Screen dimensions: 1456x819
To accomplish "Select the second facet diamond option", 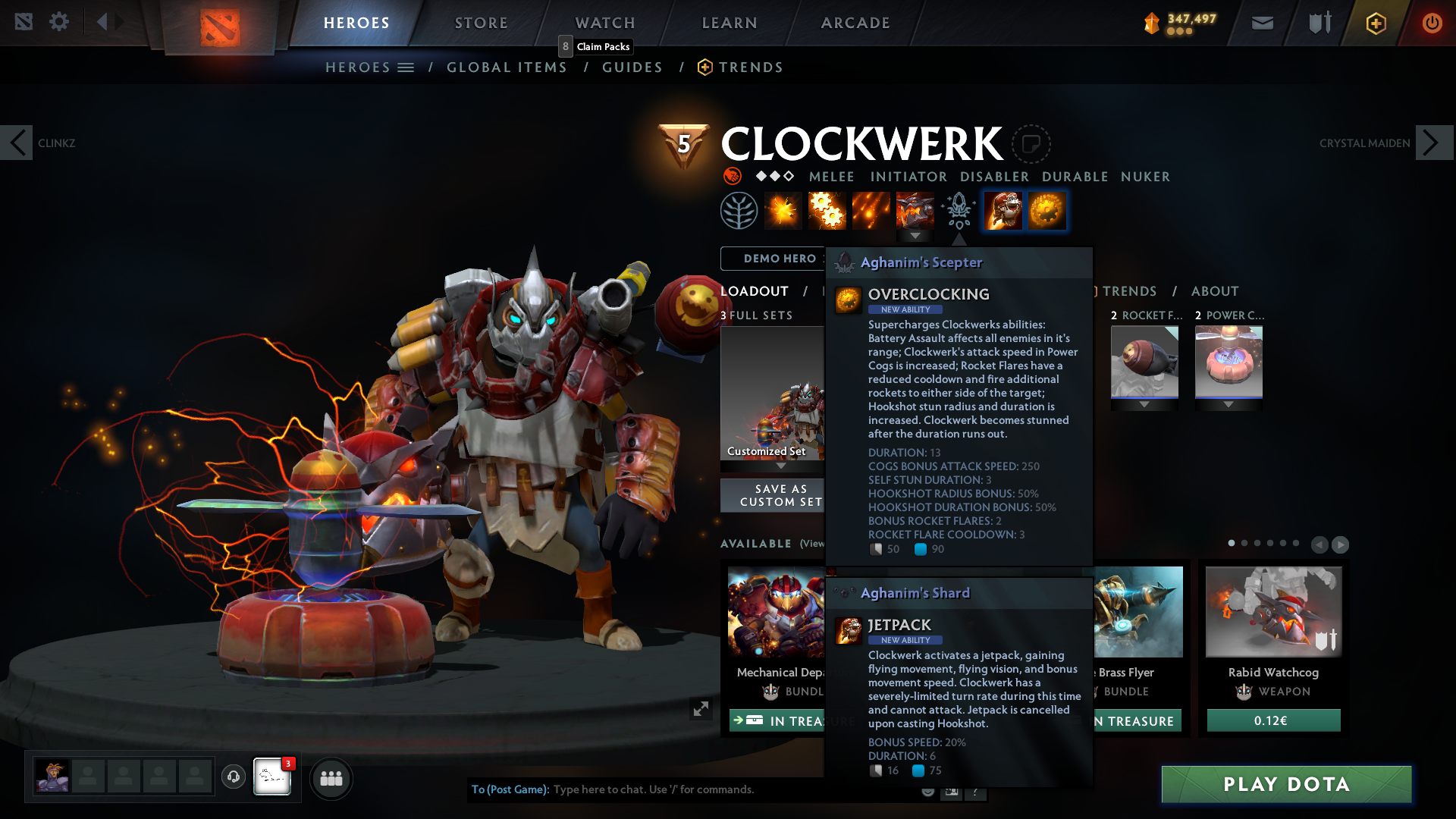I will [774, 175].
